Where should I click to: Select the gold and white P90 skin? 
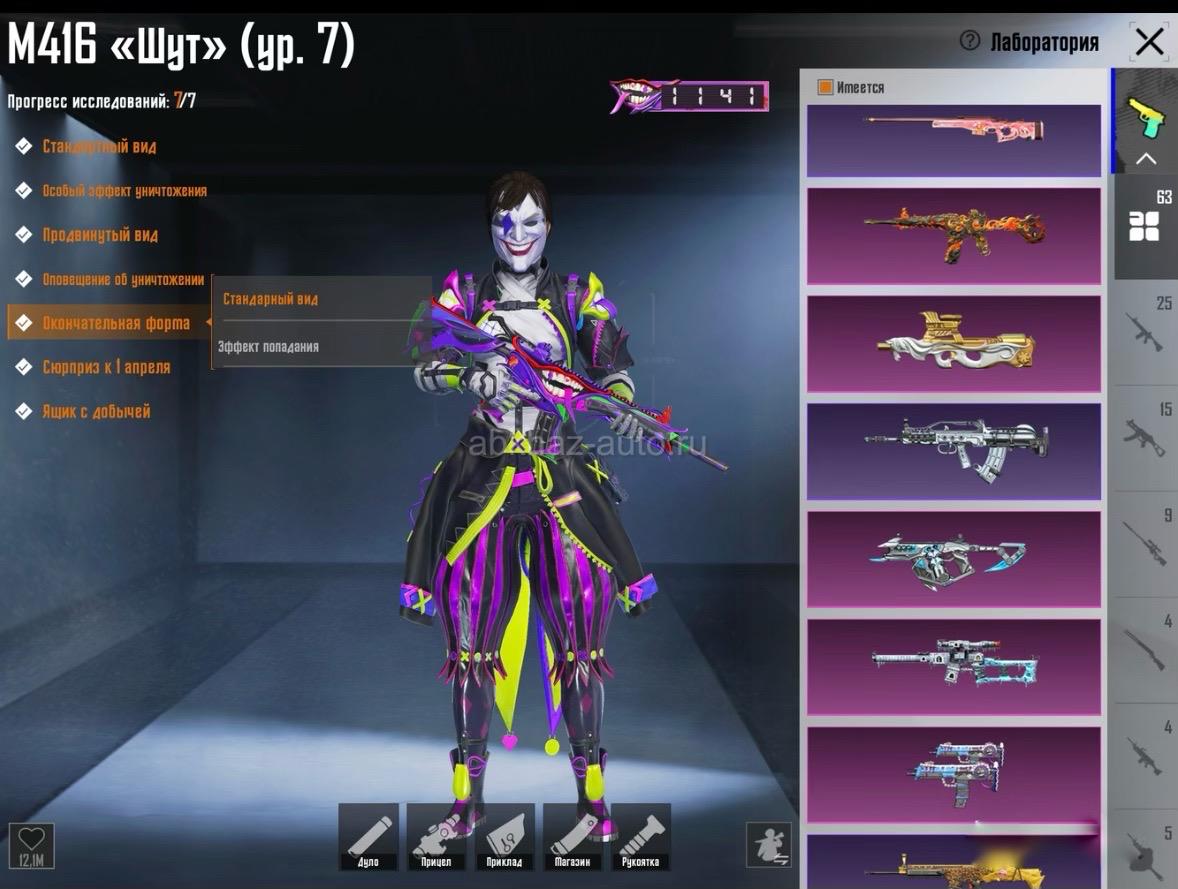pyautogui.click(x=953, y=344)
